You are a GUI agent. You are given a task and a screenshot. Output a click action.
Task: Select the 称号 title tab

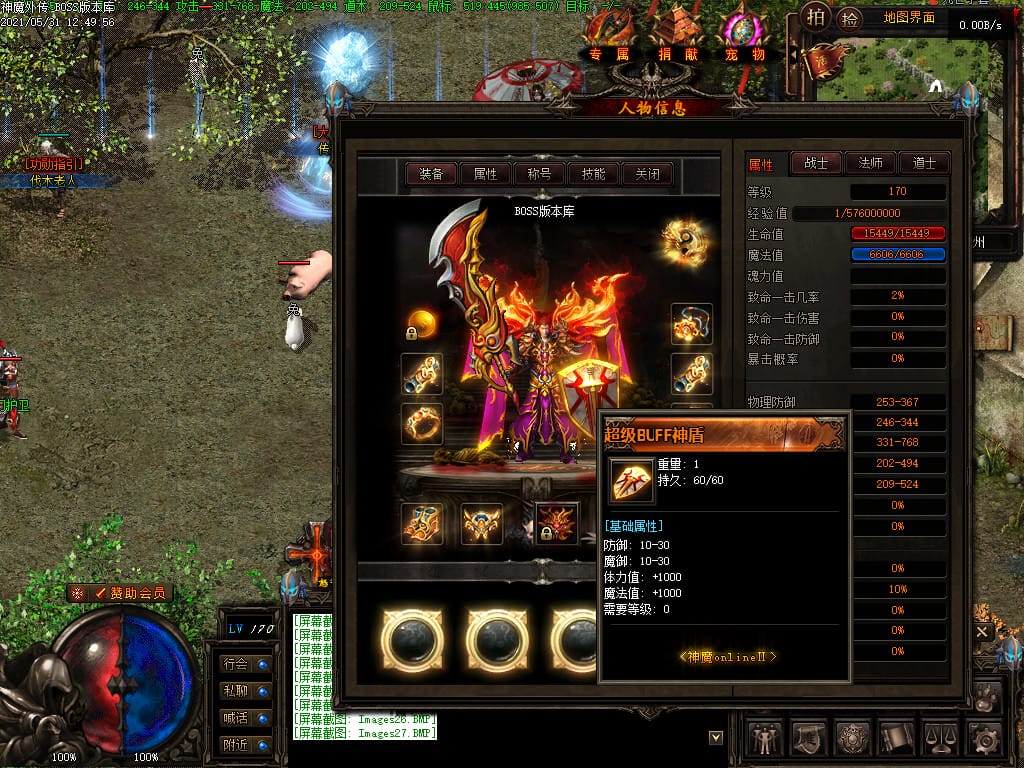(x=539, y=174)
